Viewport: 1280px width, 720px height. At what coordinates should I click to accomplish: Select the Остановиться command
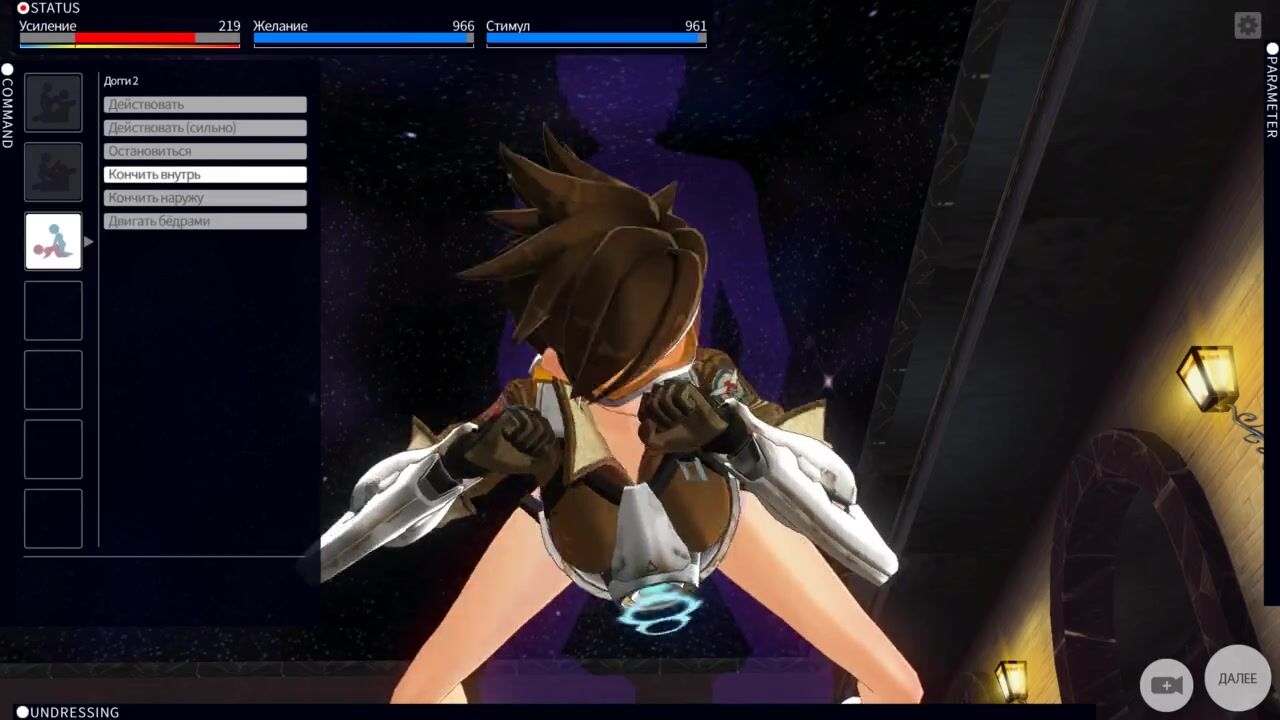coord(205,151)
